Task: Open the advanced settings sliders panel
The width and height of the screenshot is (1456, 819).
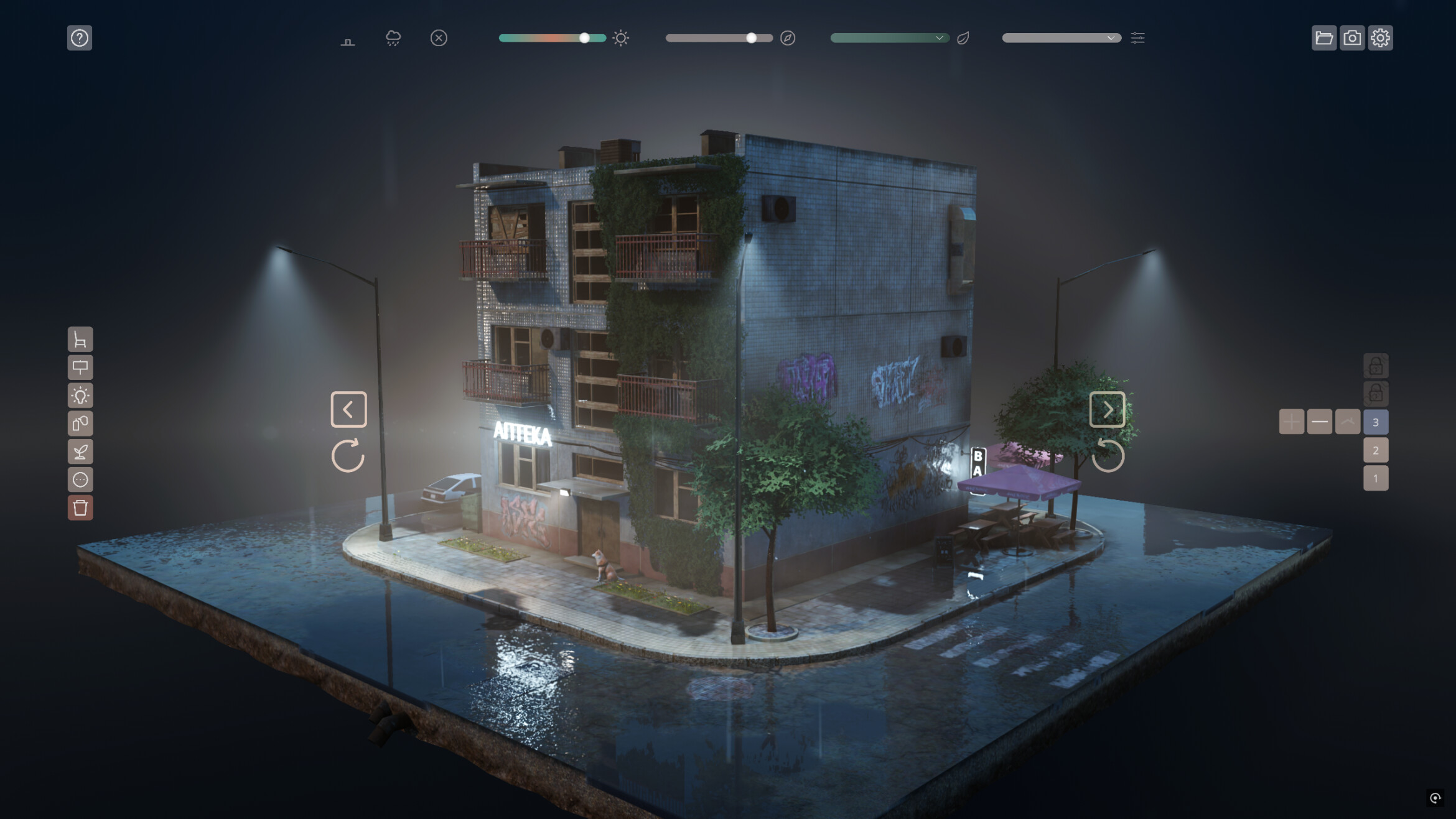Action: point(1139,38)
